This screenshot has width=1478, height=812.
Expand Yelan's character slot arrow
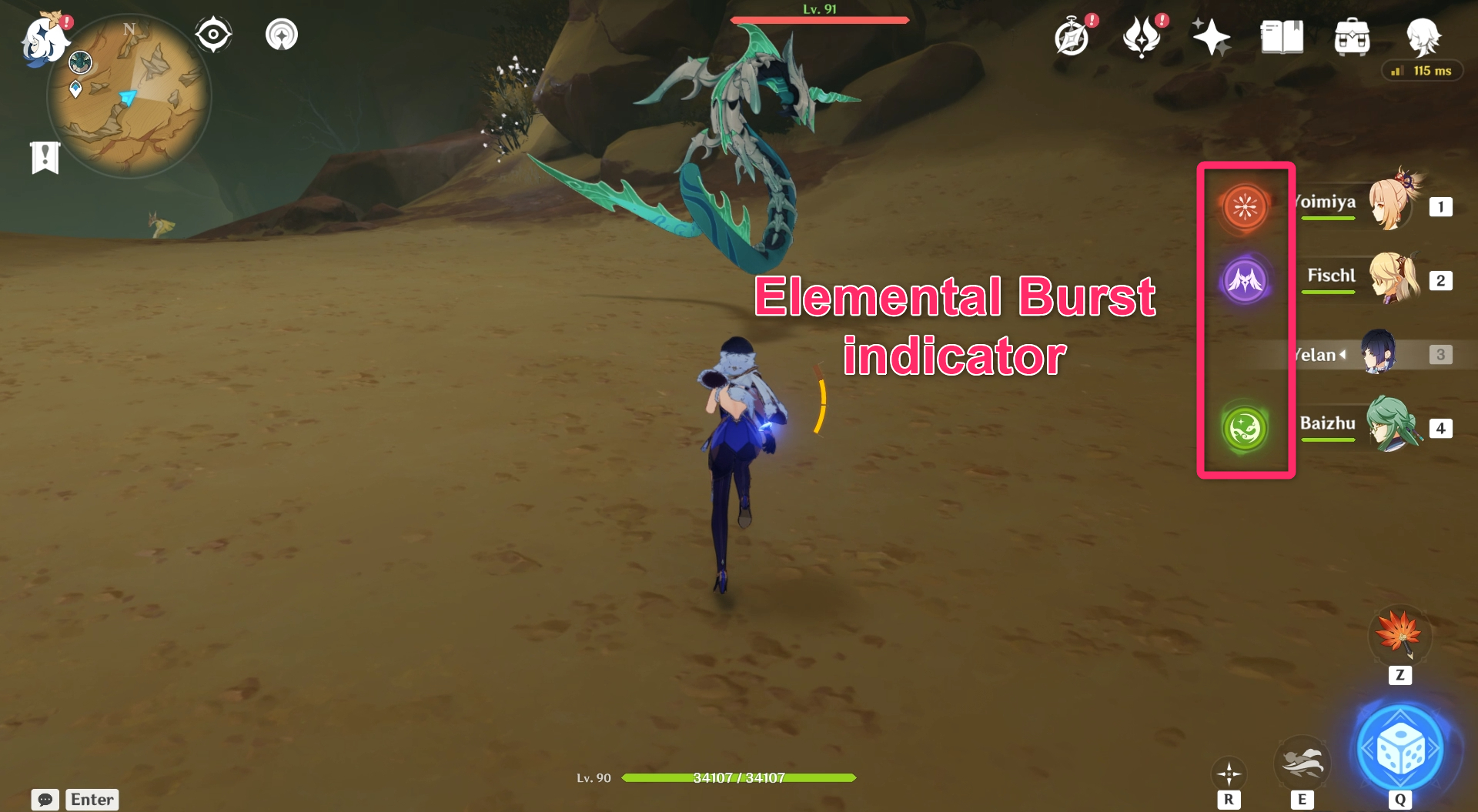[x=1343, y=355]
